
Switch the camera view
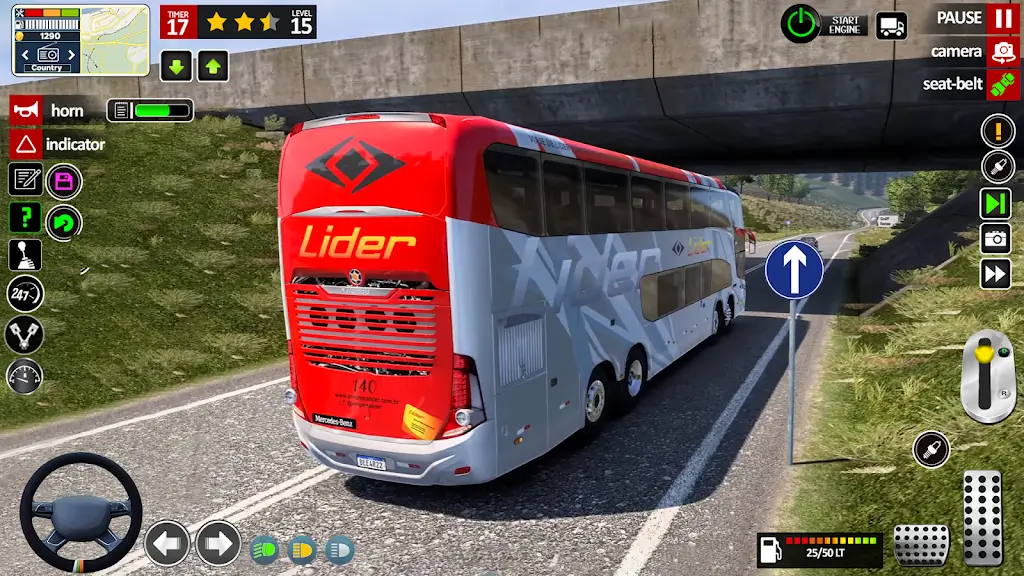click(1002, 51)
